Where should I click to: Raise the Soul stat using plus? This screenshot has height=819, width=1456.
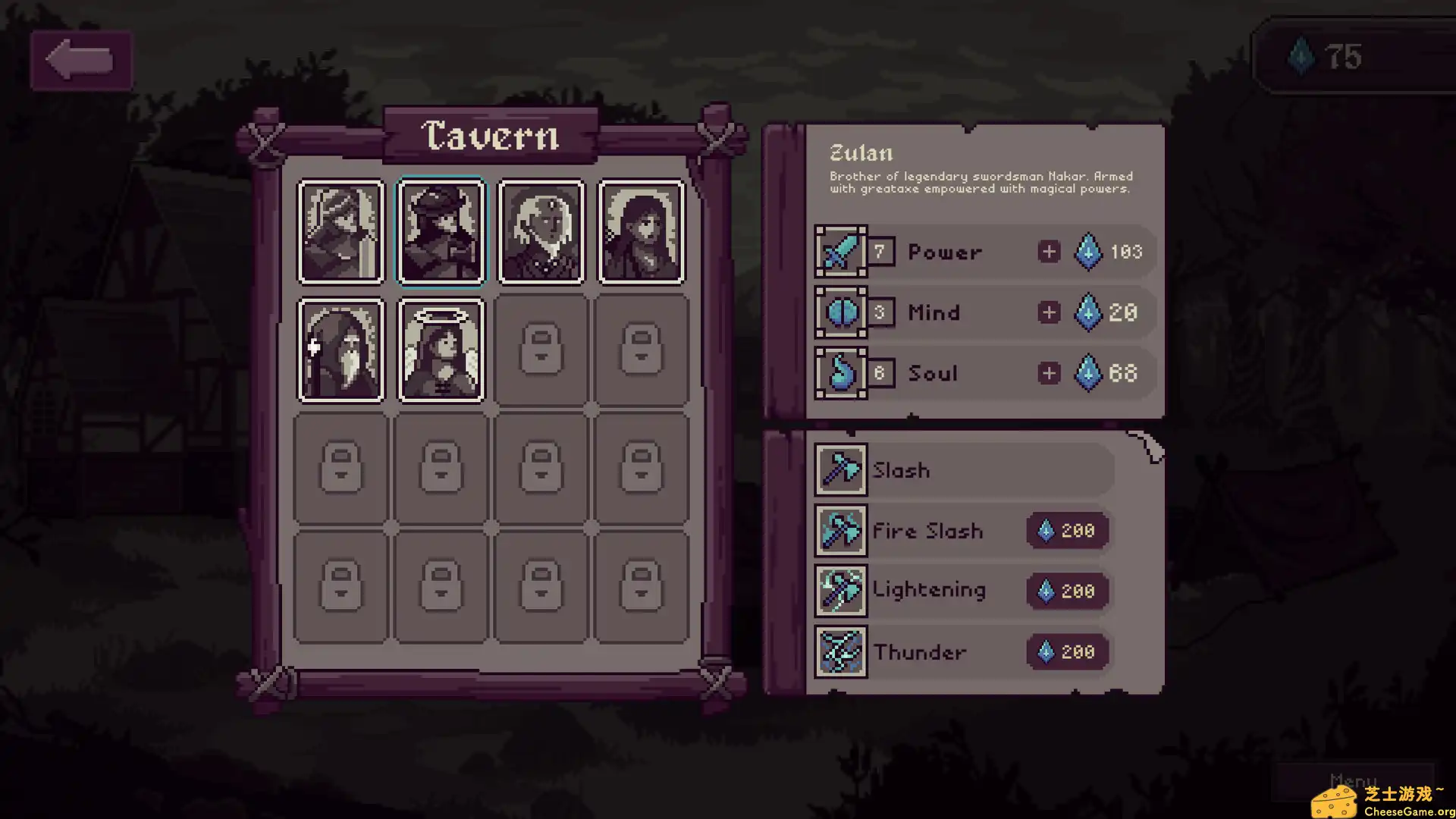click(x=1049, y=373)
